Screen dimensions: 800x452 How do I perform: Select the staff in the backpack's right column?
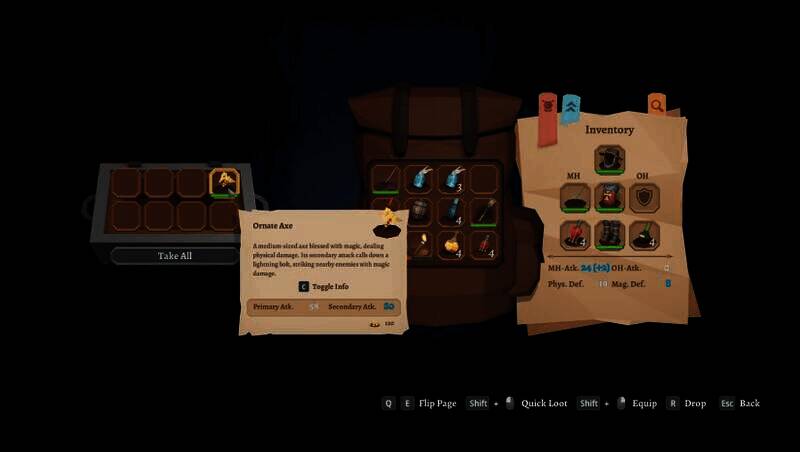click(485, 211)
